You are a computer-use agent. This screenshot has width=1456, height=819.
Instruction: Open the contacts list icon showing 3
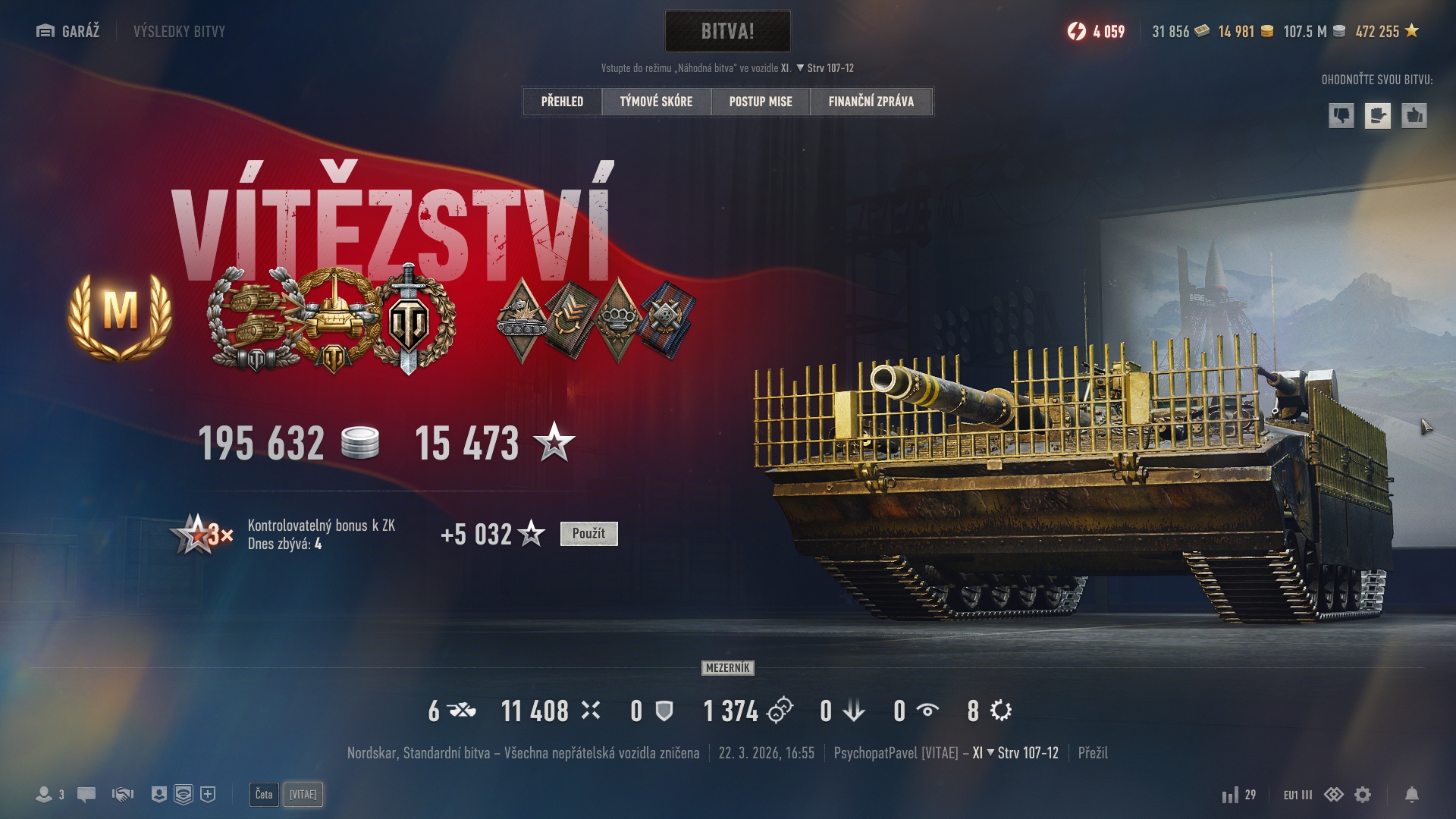pyautogui.click(x=50, y=795)
